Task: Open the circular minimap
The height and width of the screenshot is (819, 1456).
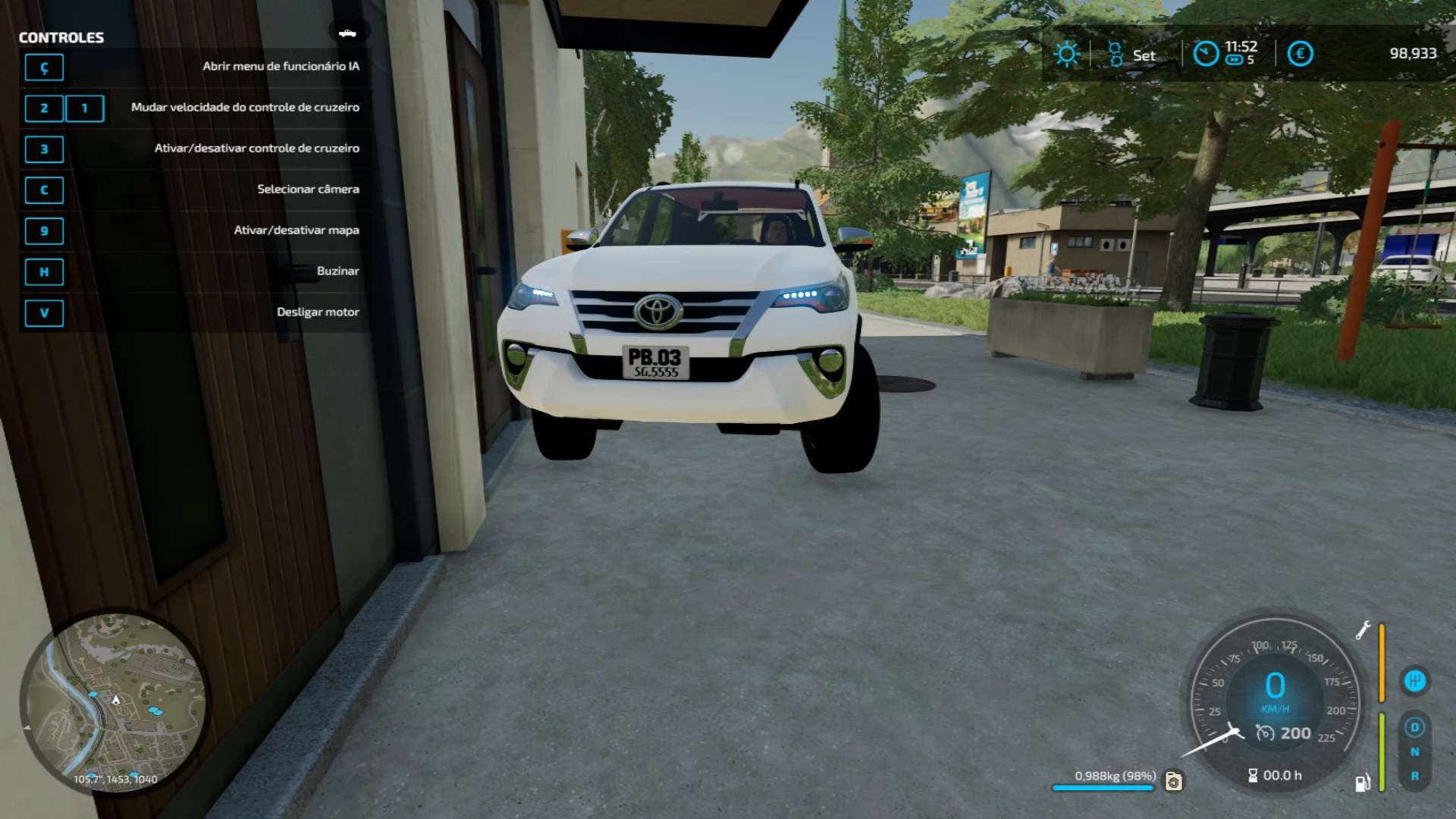Action: click(114, 701)
